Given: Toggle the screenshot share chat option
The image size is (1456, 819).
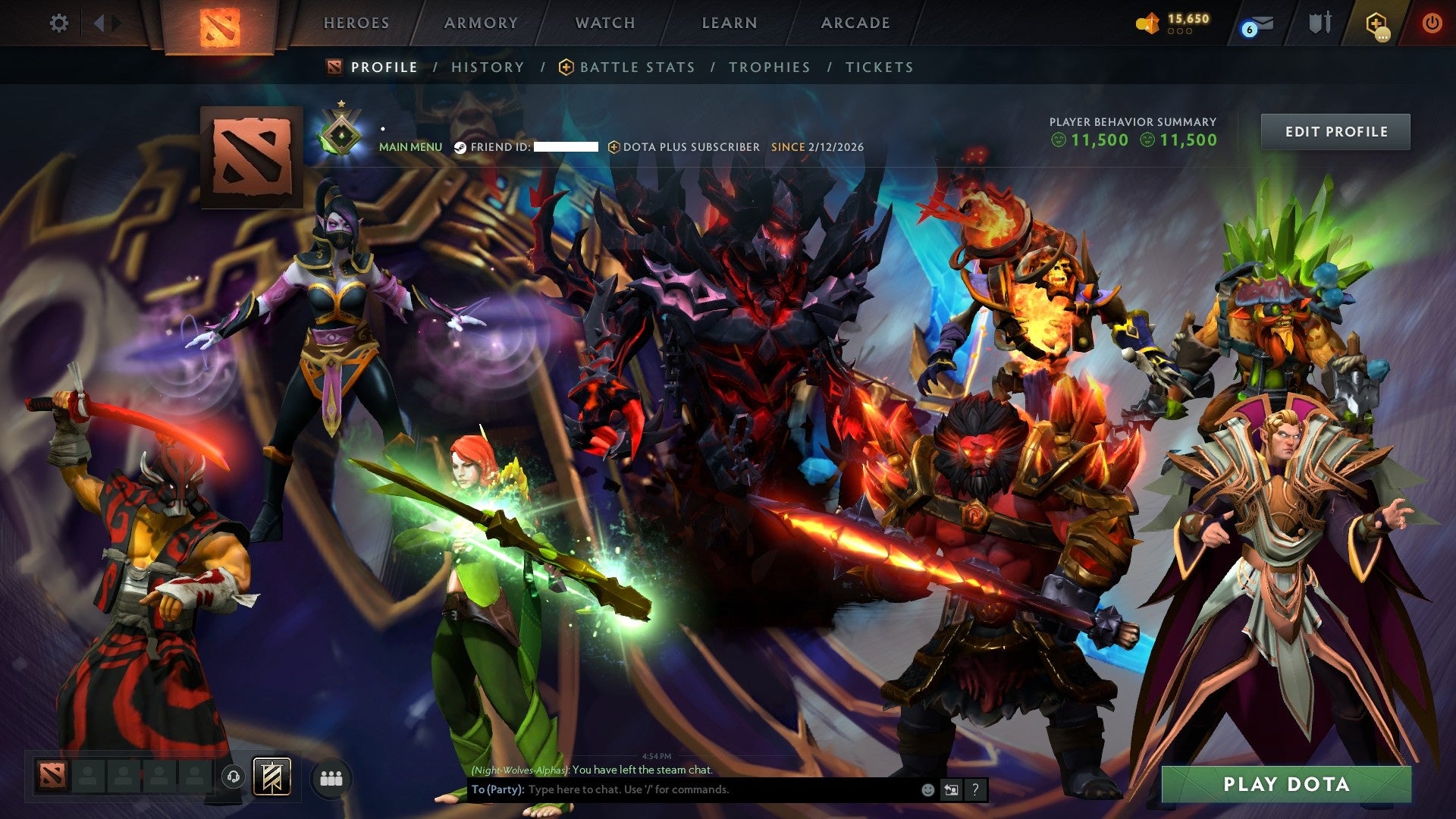Looking at the screenshot, I should click(x=950, y=789).
